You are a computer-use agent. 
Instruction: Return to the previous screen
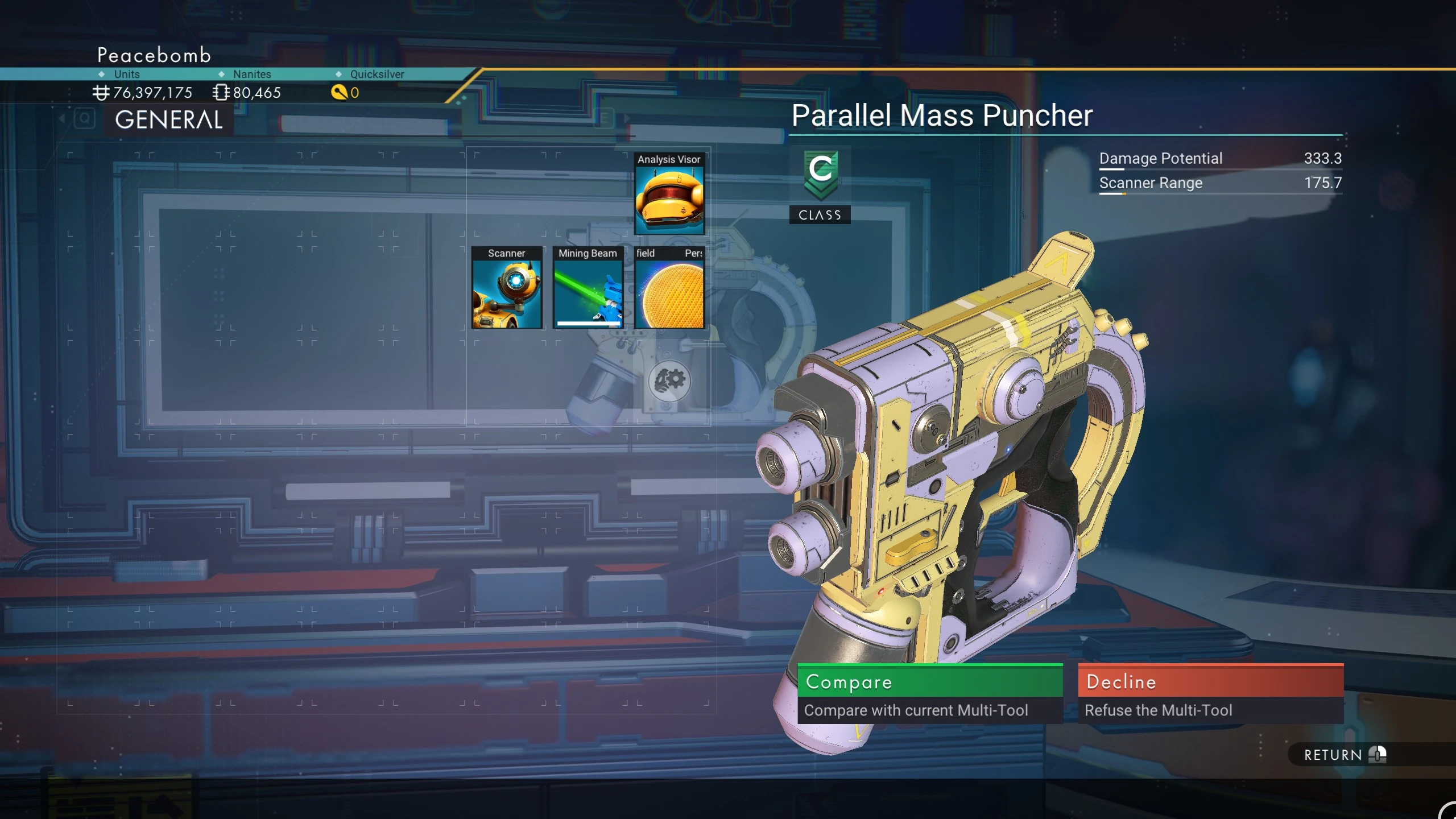(1345, 755)
